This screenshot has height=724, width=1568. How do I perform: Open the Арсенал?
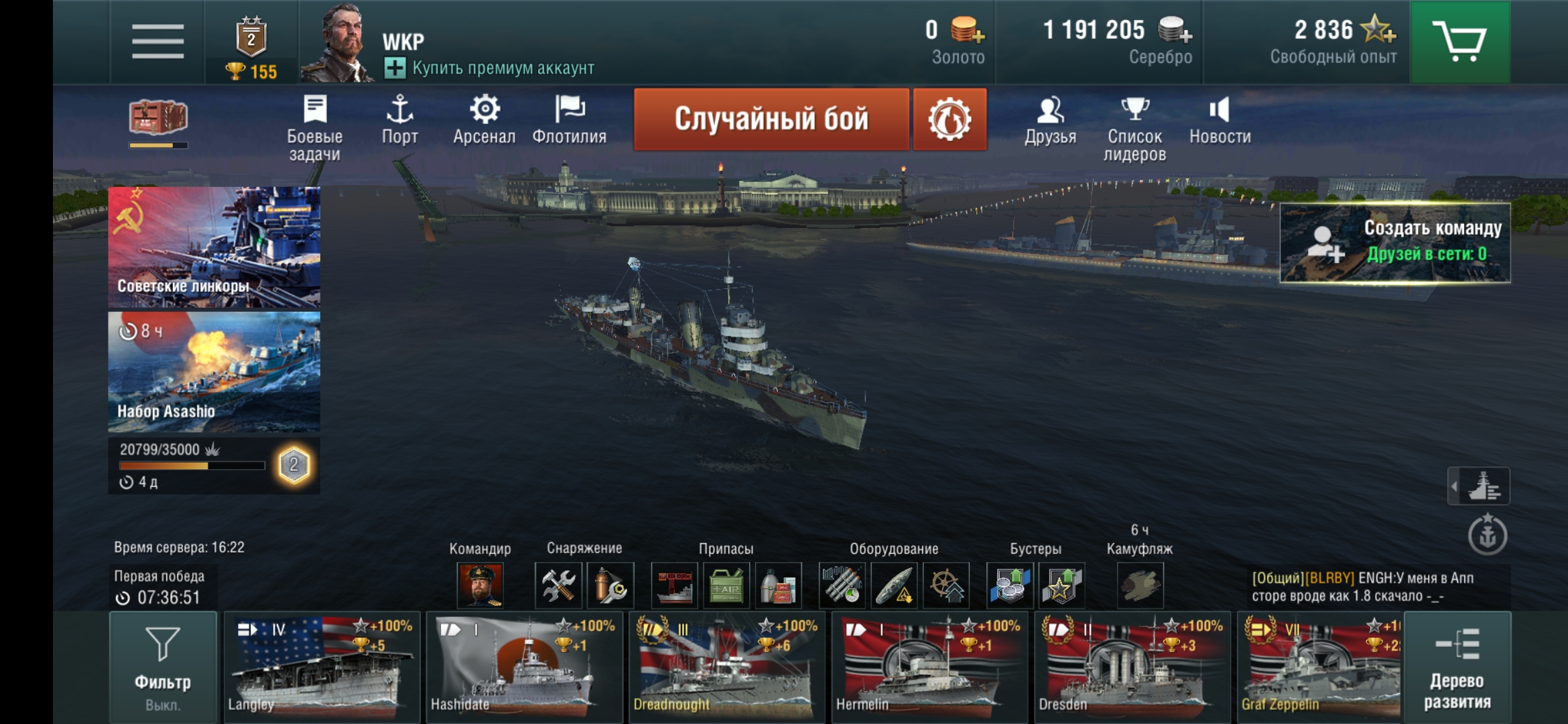(484, 121)
